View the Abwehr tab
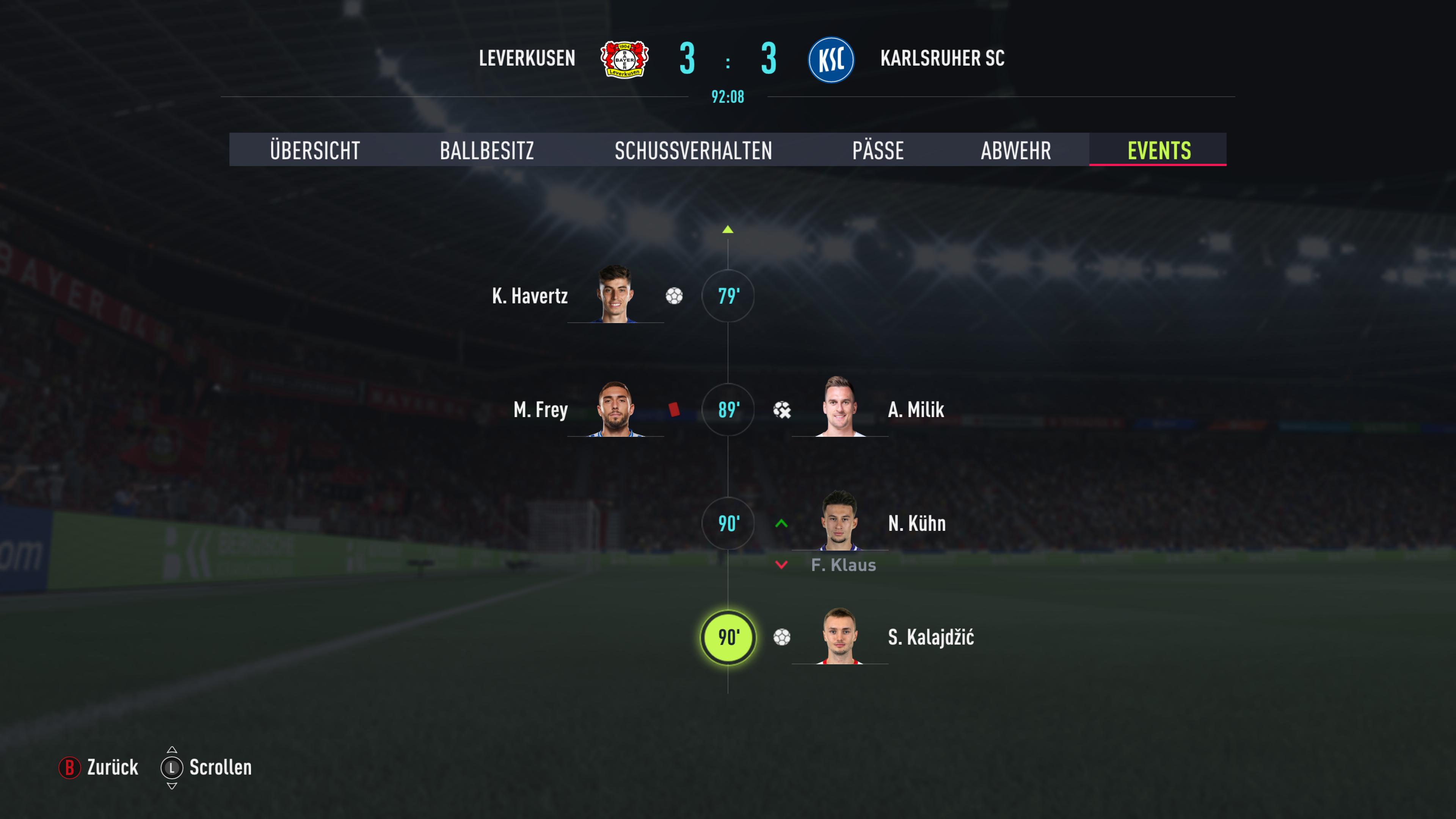The height and width of the screenshot is (819, 1456). [x=1016, y=151]
